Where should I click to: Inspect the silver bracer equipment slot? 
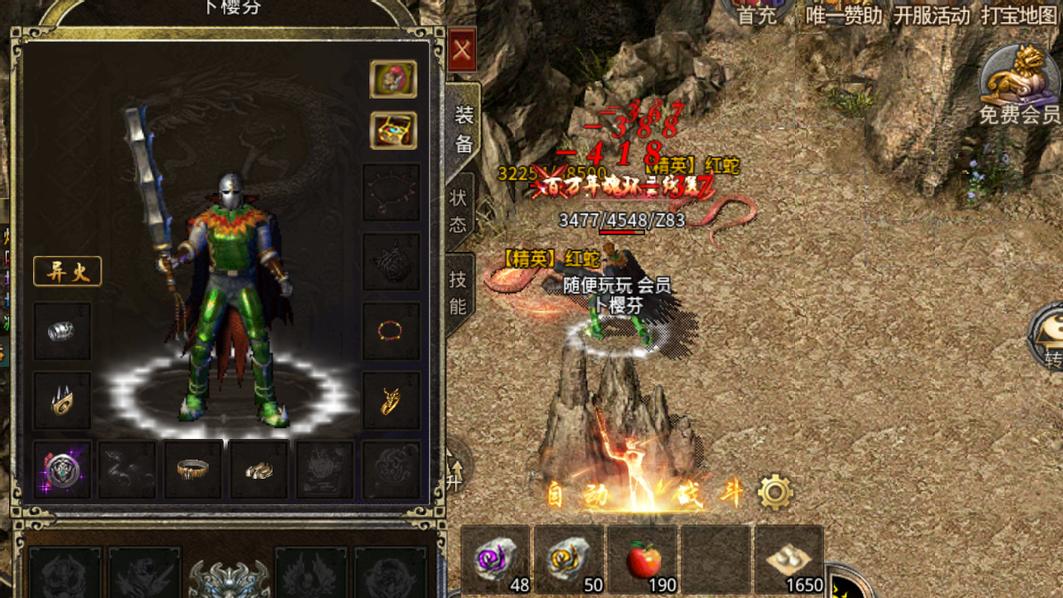click(62, 331)
